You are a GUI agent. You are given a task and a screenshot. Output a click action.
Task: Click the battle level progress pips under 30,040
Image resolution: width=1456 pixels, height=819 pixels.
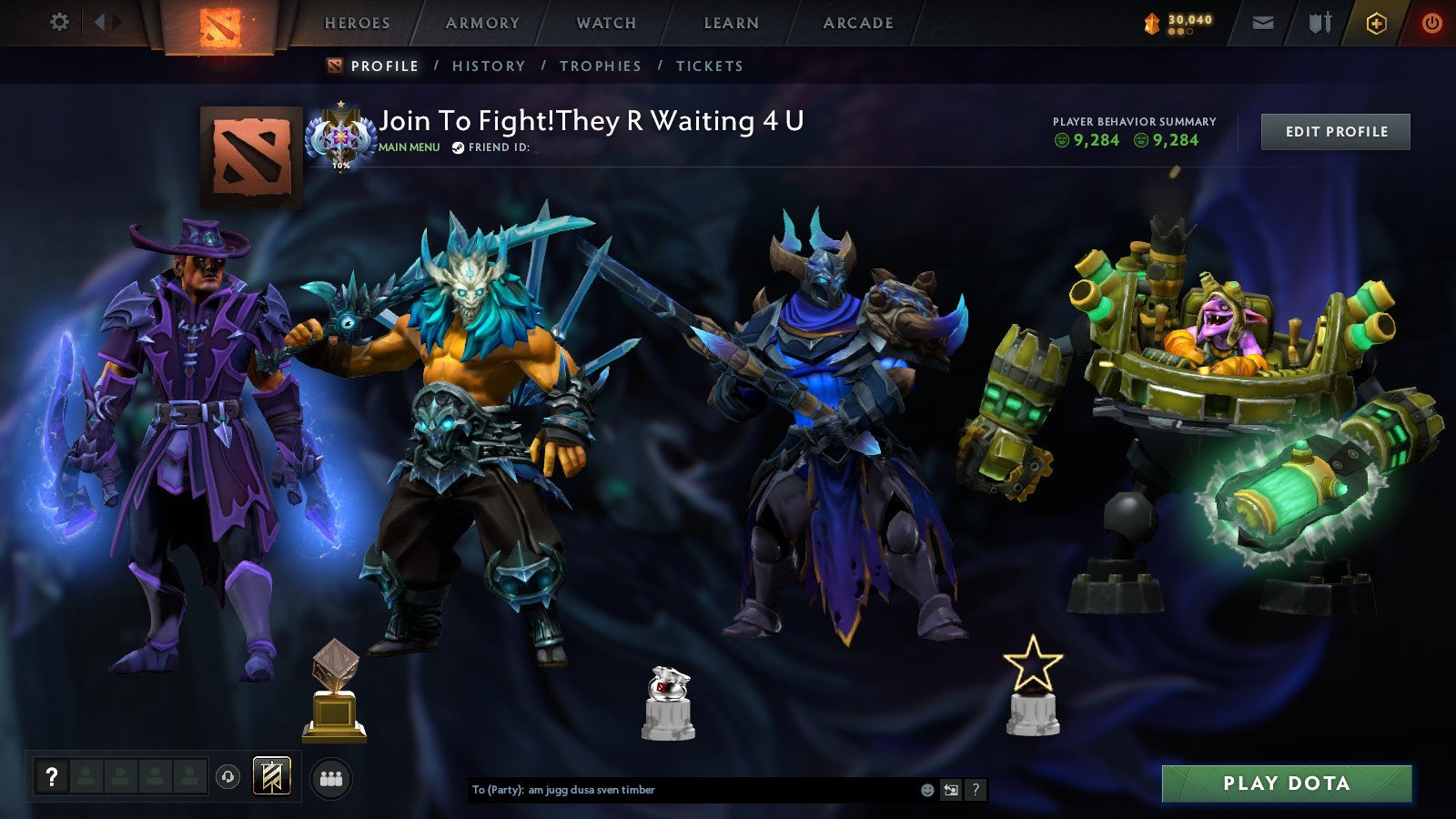[x=1180, y=33]
